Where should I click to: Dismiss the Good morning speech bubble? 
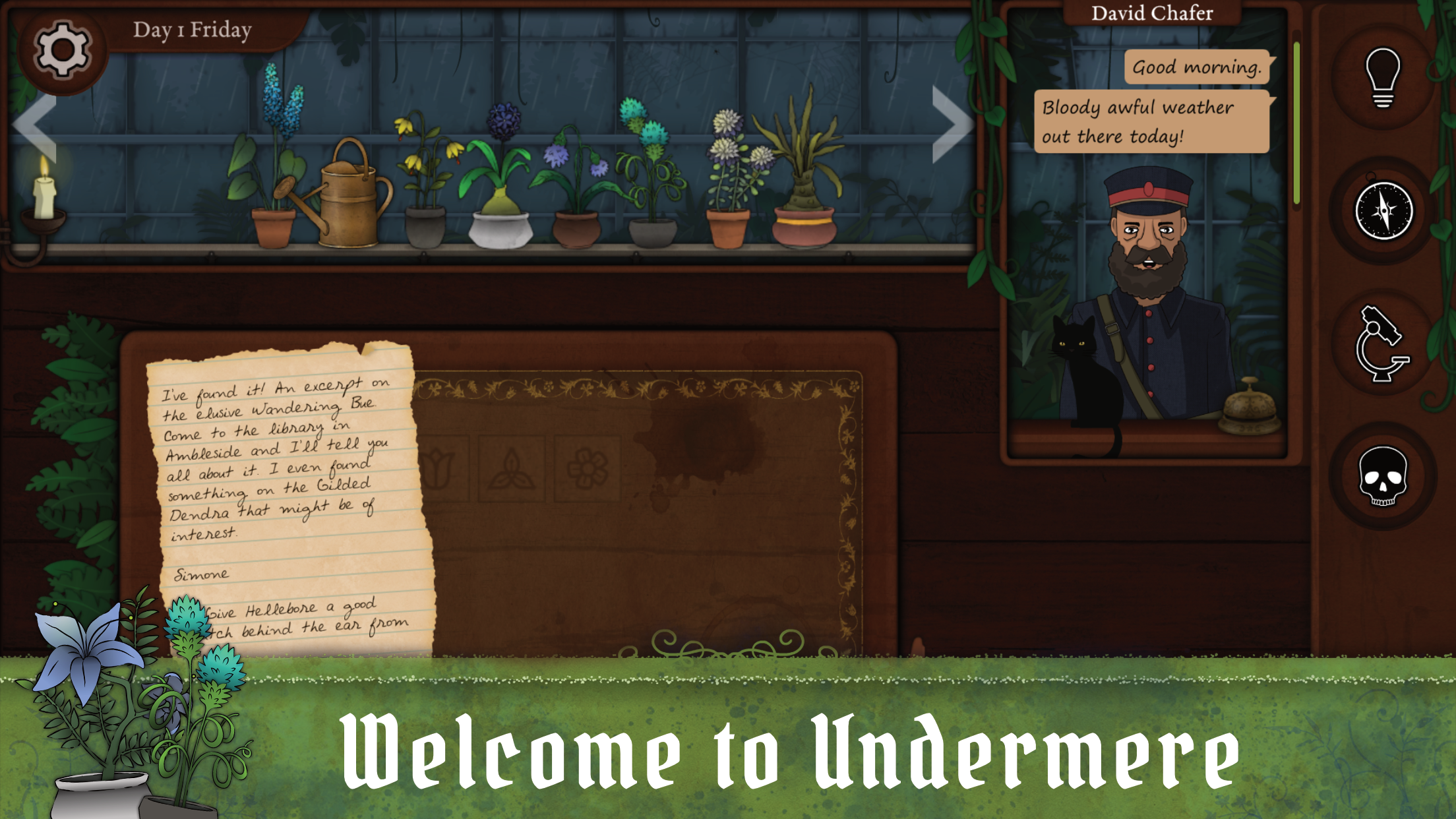pos(1198,67)
